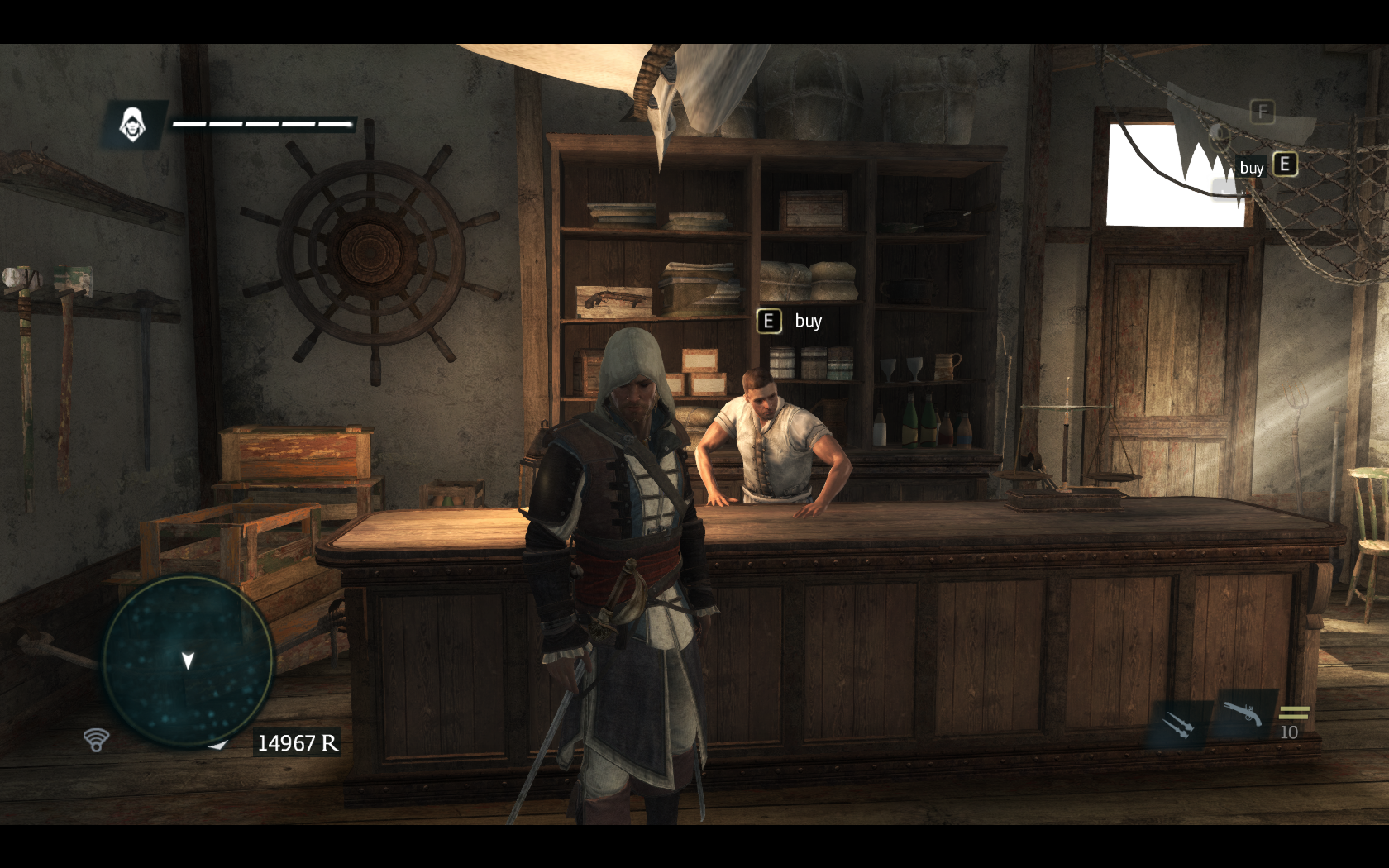The height and width of the screenshot is (868, 1389).
Task: Select the assassin hood emblem icon
Action: [132, 125]
